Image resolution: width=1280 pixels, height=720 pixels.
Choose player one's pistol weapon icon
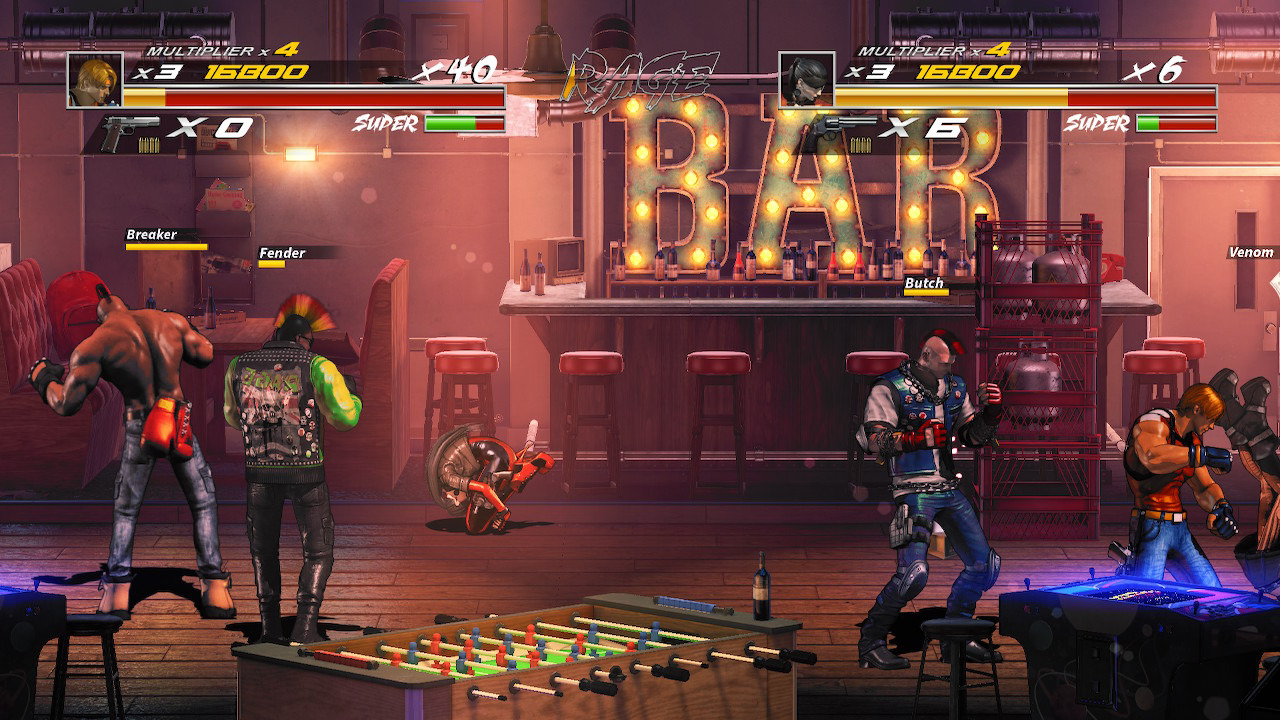130,131
